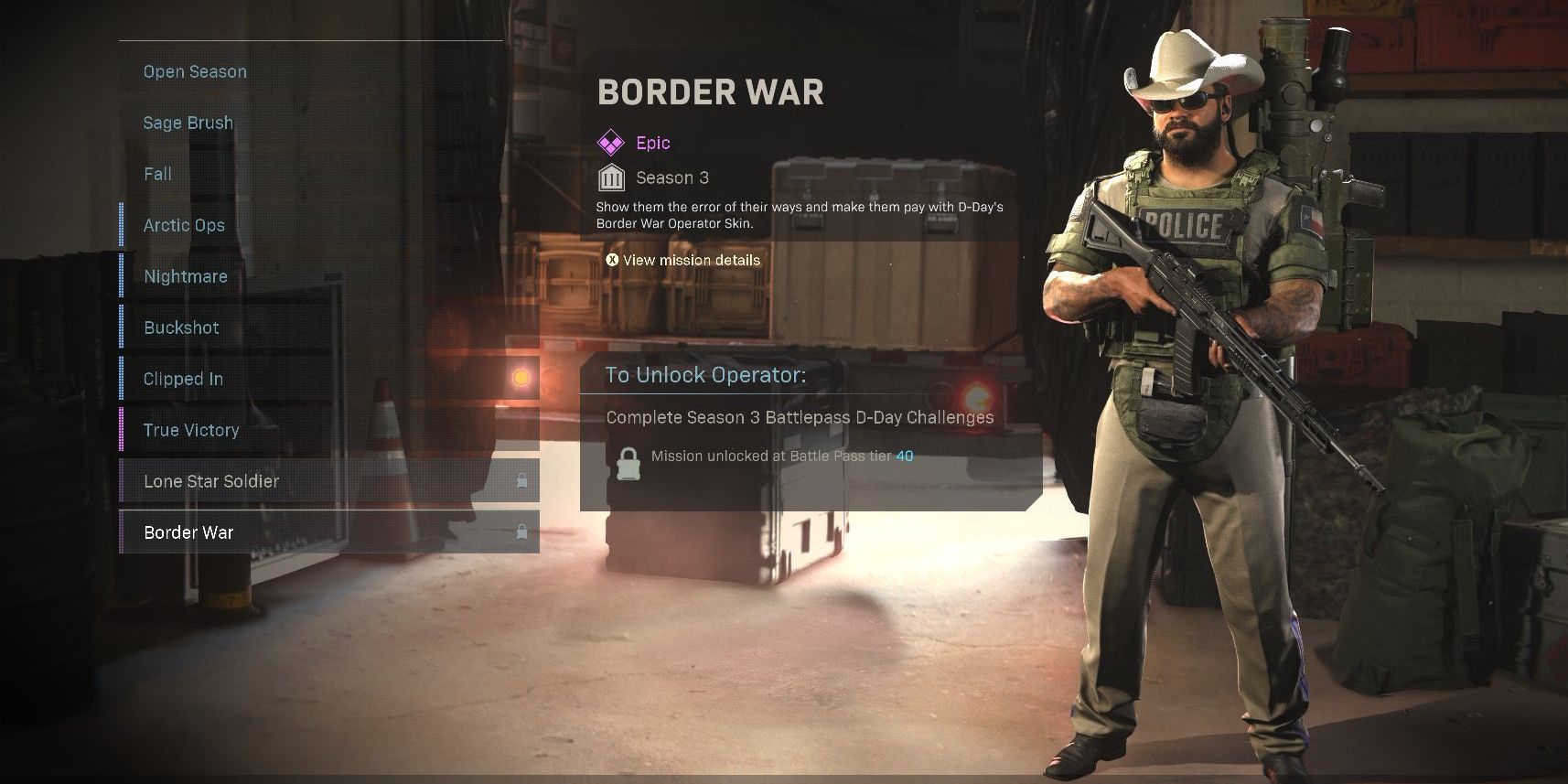Select the True Victory mission
1568x784 pixels.
189,429
